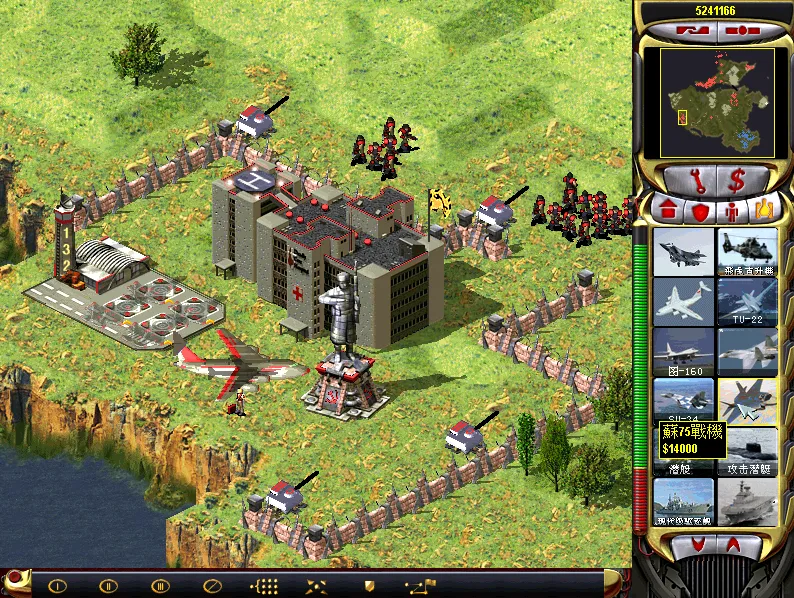Select control group I button
This screenshot has height=598, width=794.
[57, 585]
